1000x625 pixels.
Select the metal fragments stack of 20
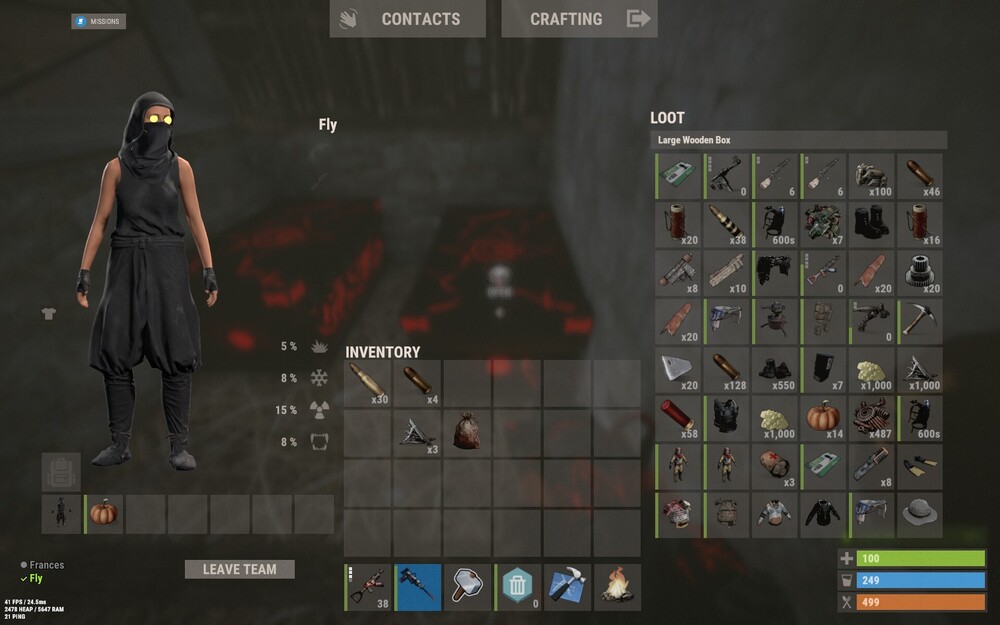(x=679, y=368)
